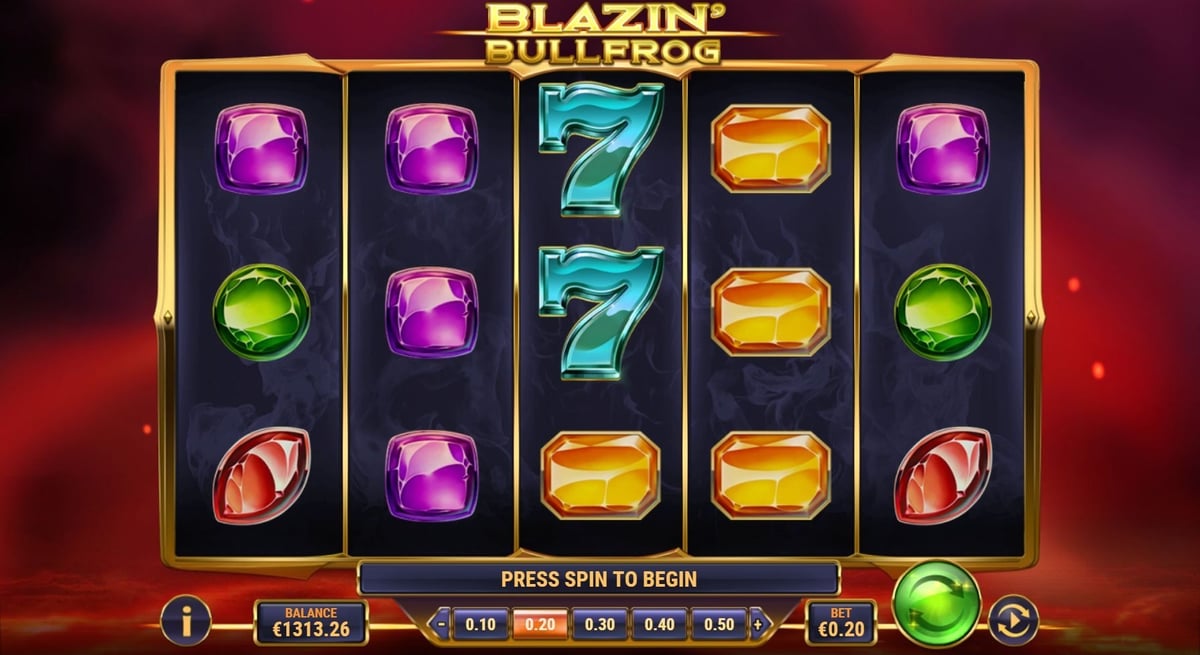Open the autoplay settings

click(1013, 622)
